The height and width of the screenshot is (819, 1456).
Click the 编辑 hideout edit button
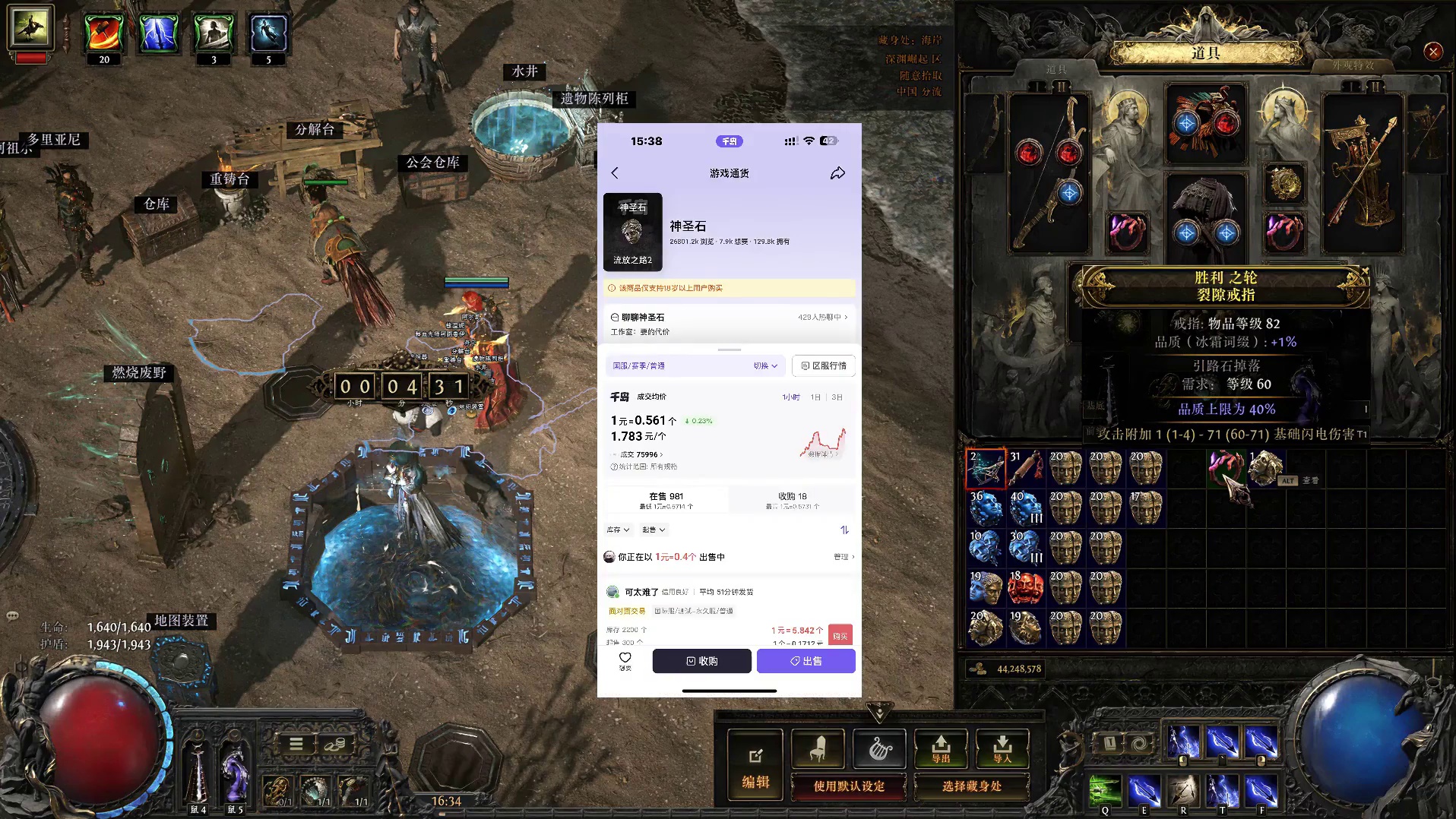tap(755, 766)
